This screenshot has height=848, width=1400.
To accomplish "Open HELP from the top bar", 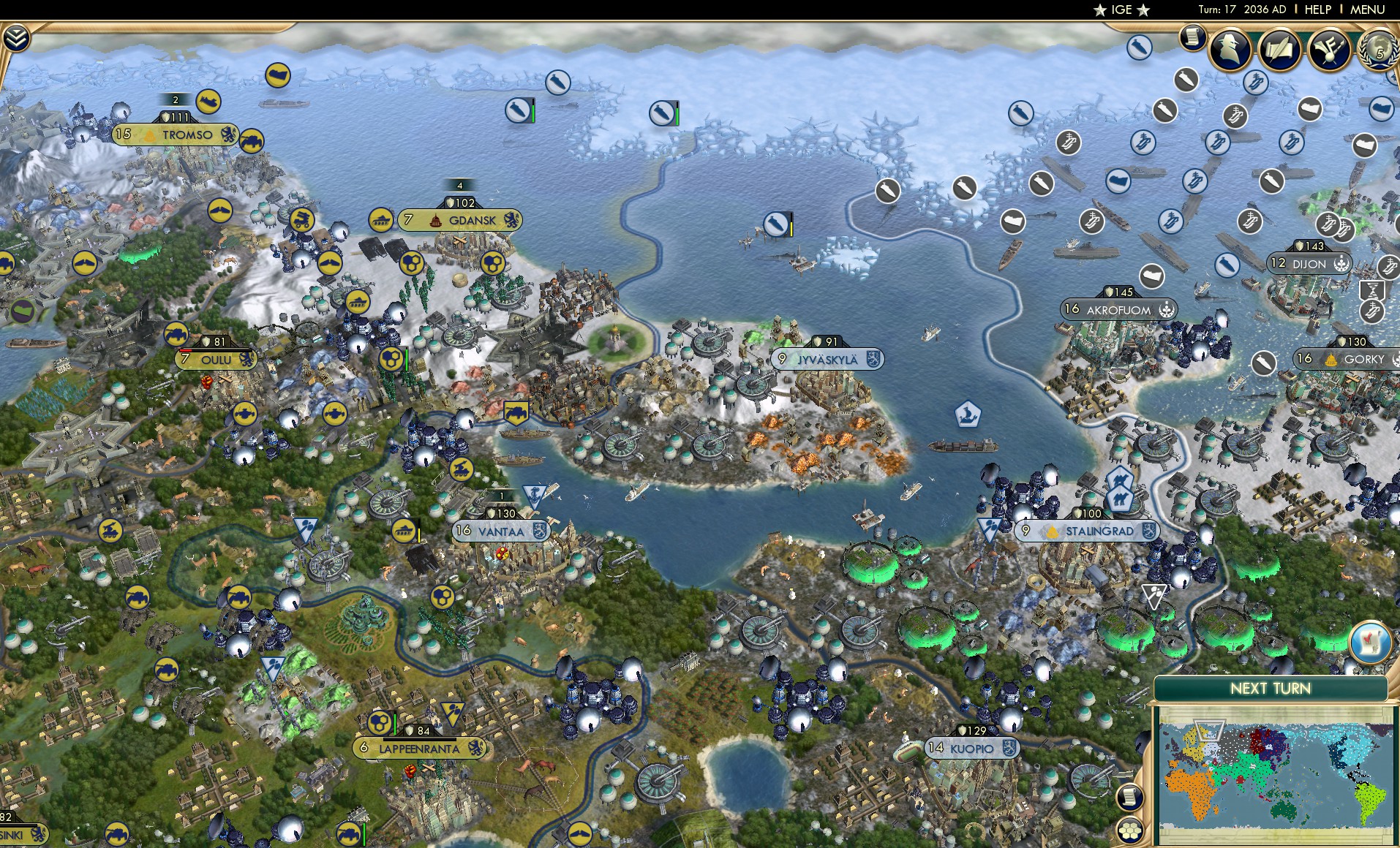I will point(1315,10).
